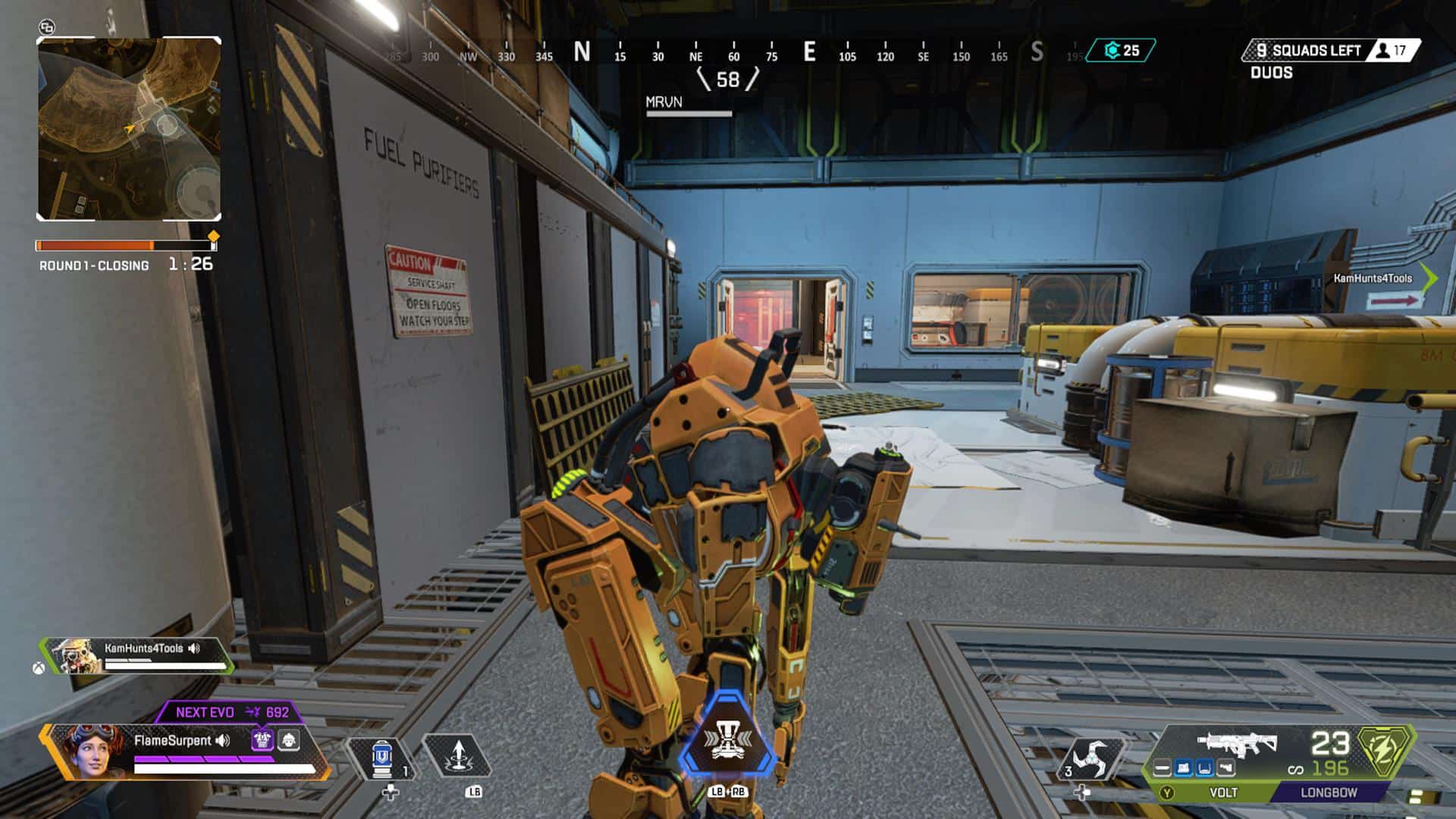Toggle the highlighted stock attachment slot
The image size is (1456, 819).
[x=1203, y=769]
